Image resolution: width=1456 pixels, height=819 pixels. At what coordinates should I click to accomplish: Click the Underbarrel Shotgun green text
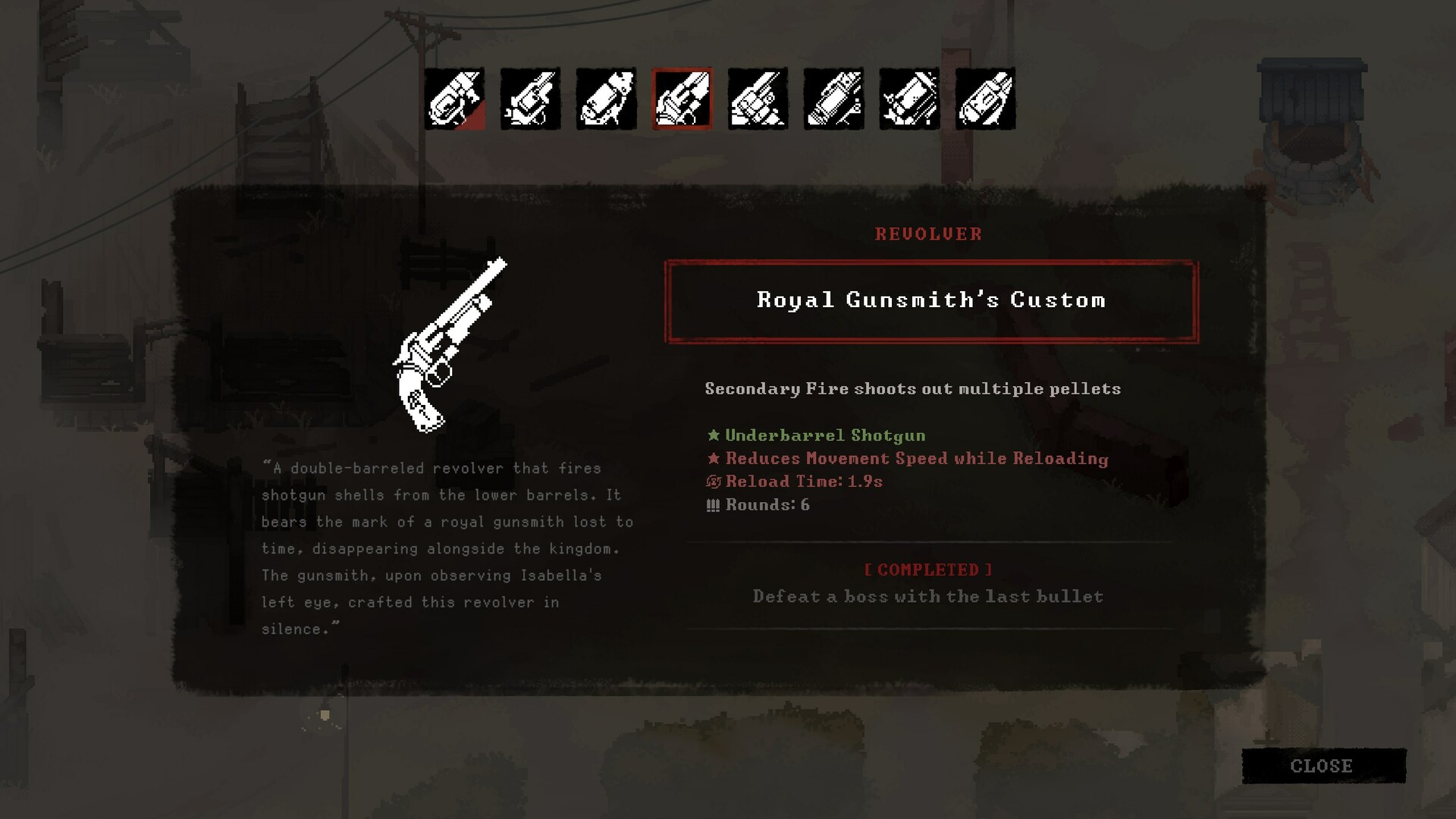pos(824,435)
